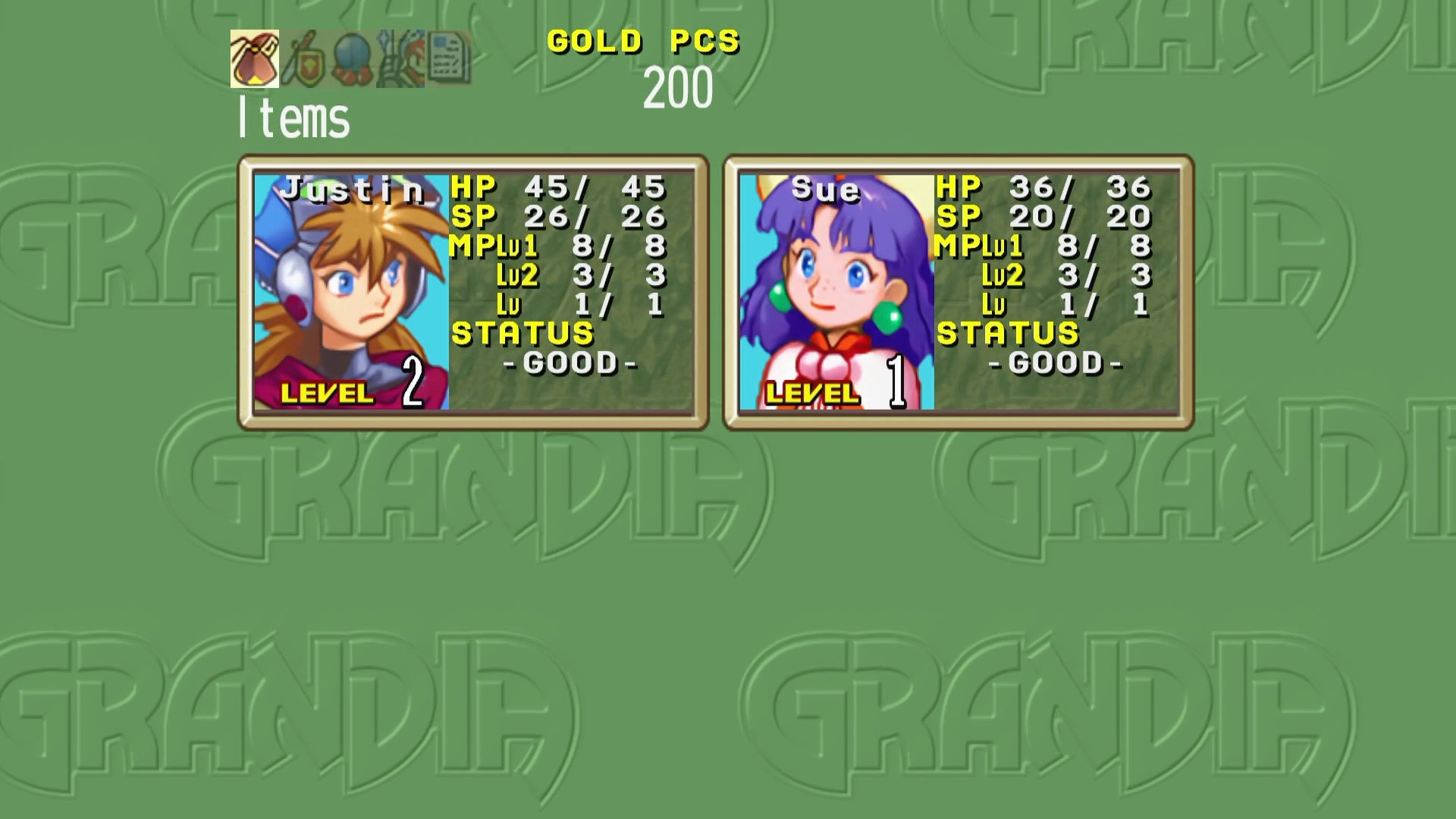1456x819 pixels.
Task: Expand the STATUS section on Justin's card
Action: pos(523,334)
